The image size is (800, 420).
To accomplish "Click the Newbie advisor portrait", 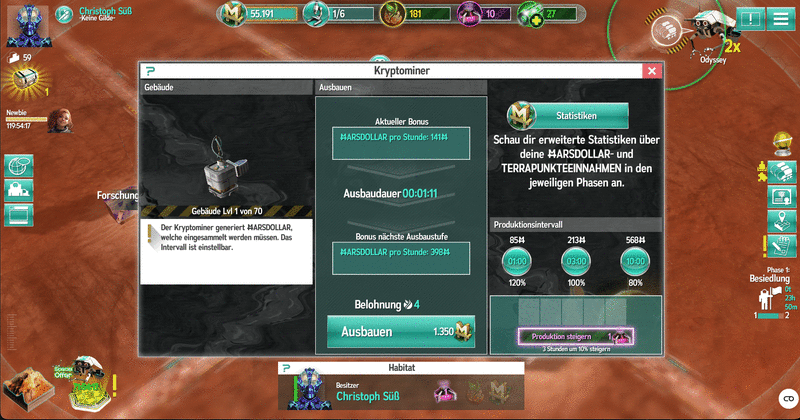I will pyautogui.click(x=58, y=120).
